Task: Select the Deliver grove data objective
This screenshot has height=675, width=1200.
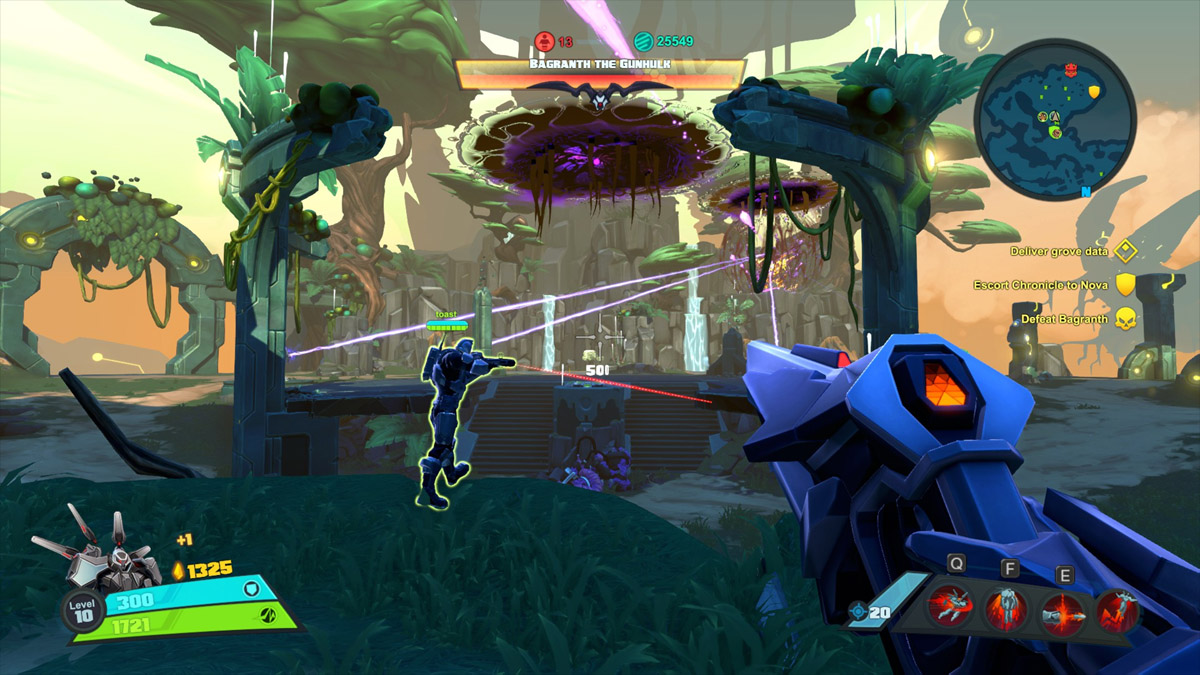Action: point(1072,252)
